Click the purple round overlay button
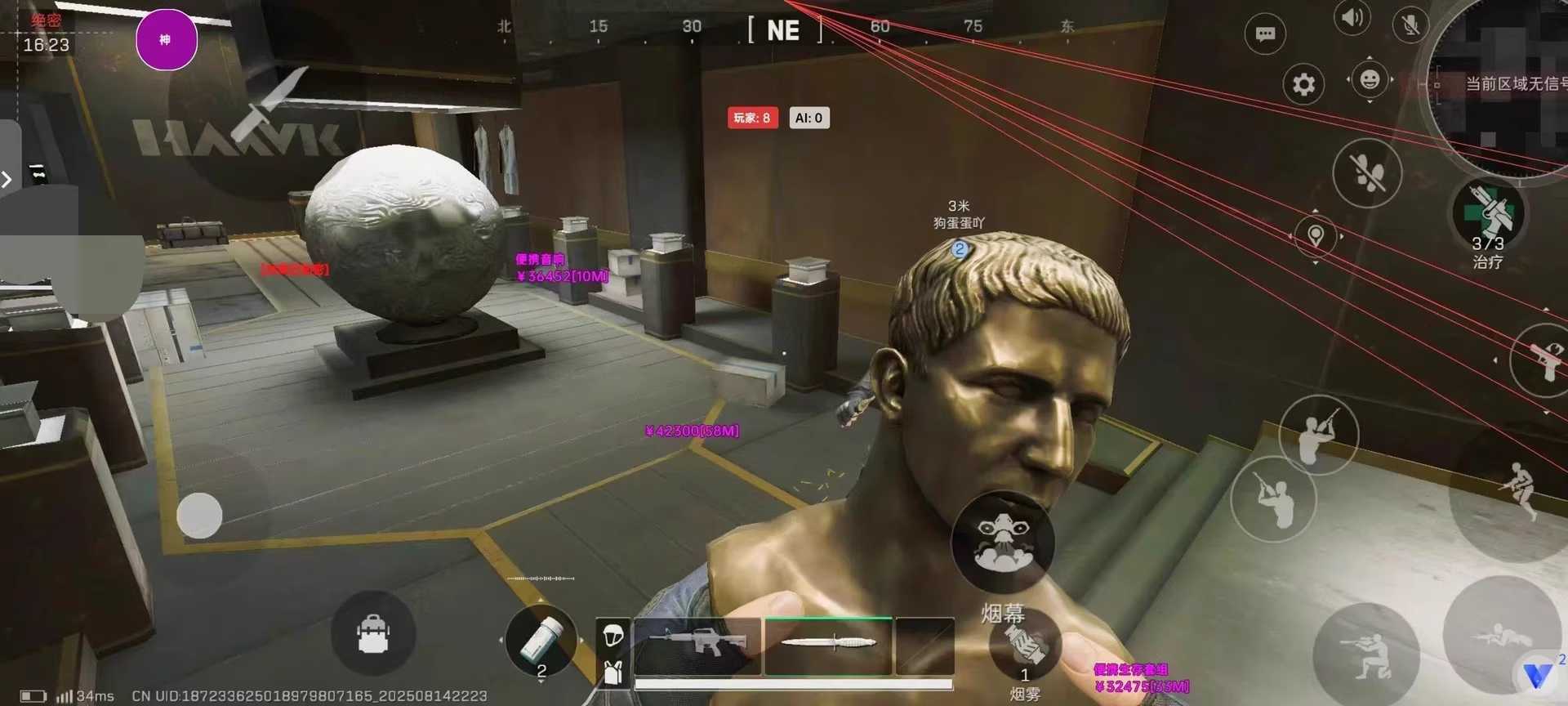The width and height of the screenshot is (1568, 706). click(x=166, y=40)
